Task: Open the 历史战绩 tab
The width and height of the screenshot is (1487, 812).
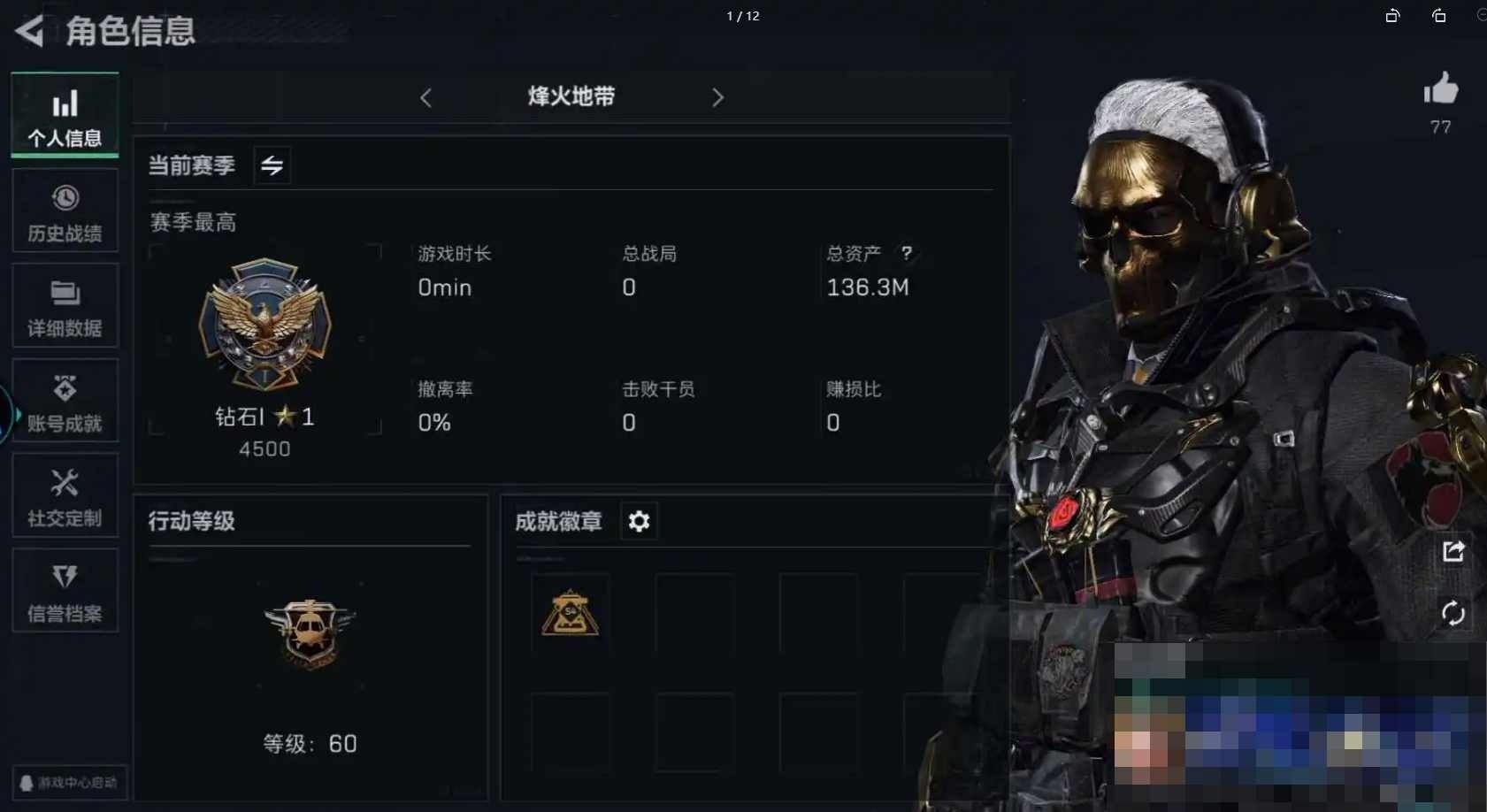Action: click(65, 211)
